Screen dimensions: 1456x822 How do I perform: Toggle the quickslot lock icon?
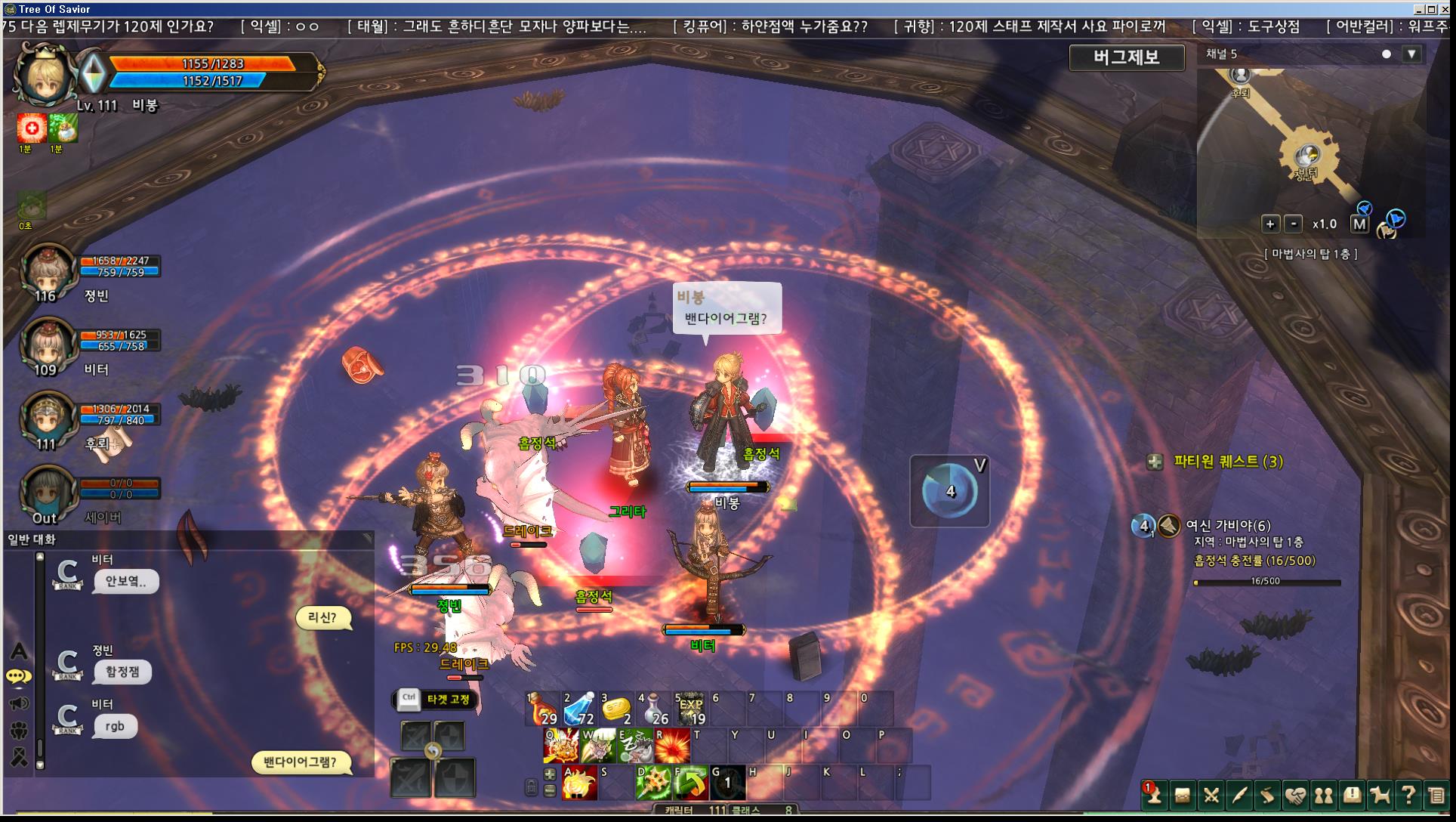tap(531, 787)
